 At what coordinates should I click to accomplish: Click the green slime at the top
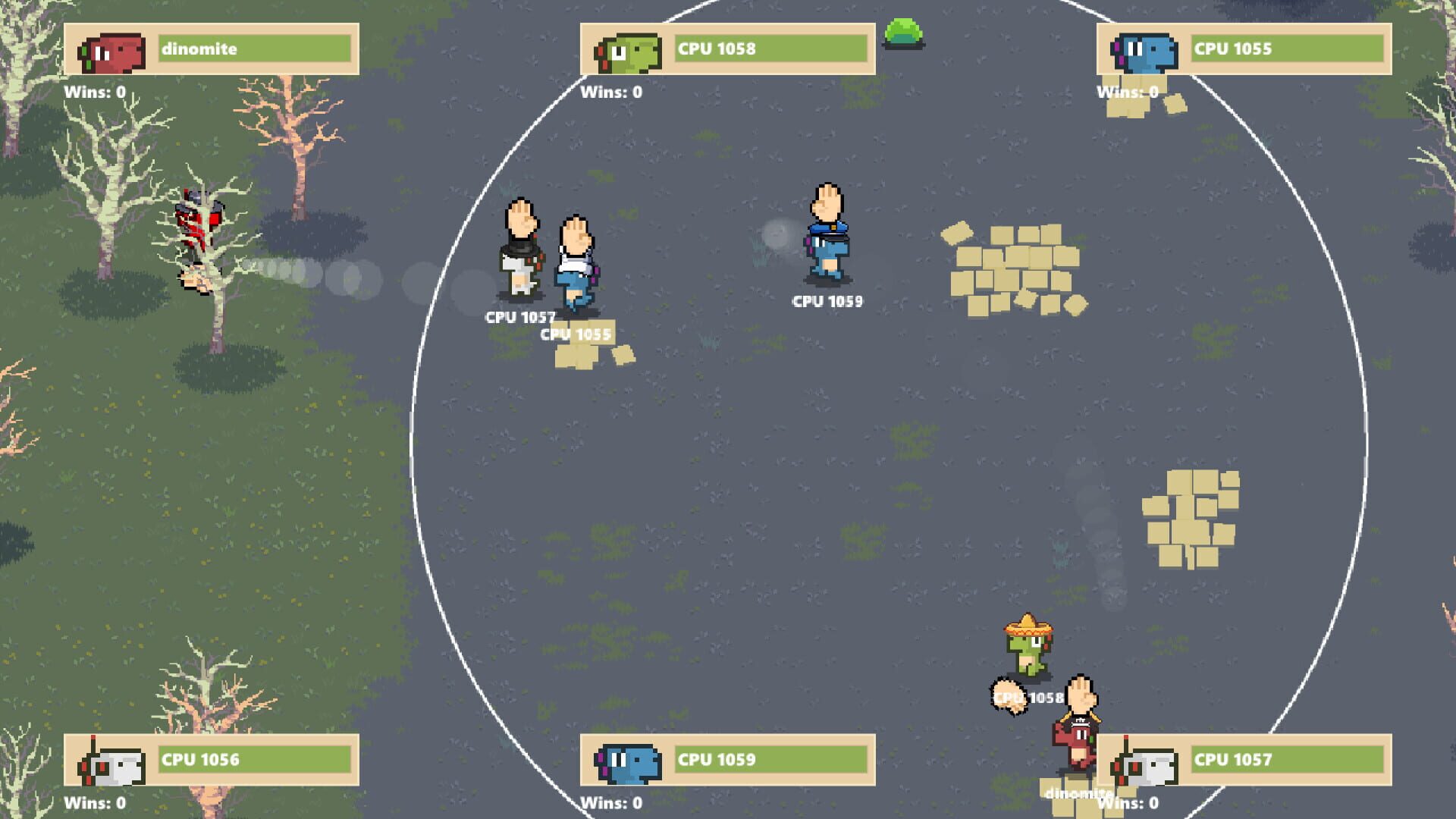(x=902, y=32)
